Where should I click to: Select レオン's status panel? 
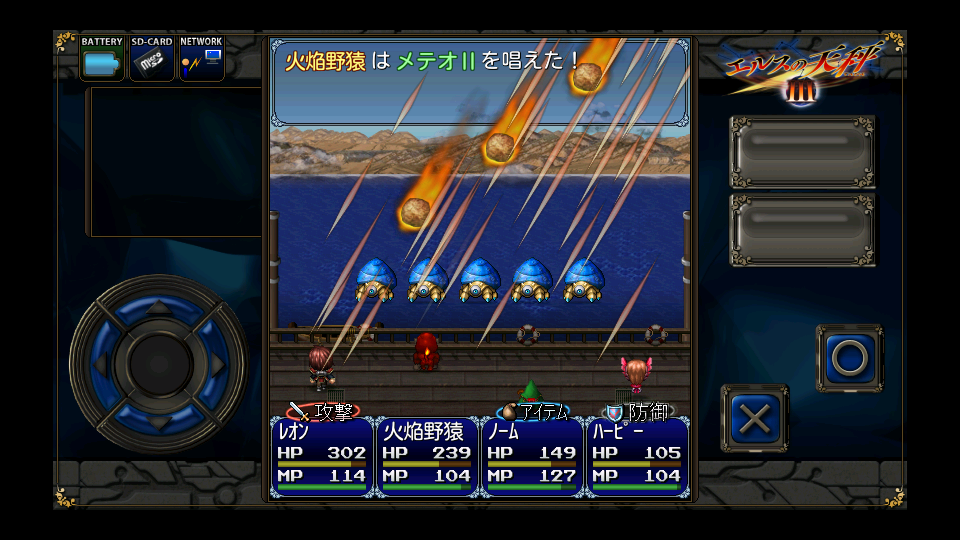tap(321, 457)
